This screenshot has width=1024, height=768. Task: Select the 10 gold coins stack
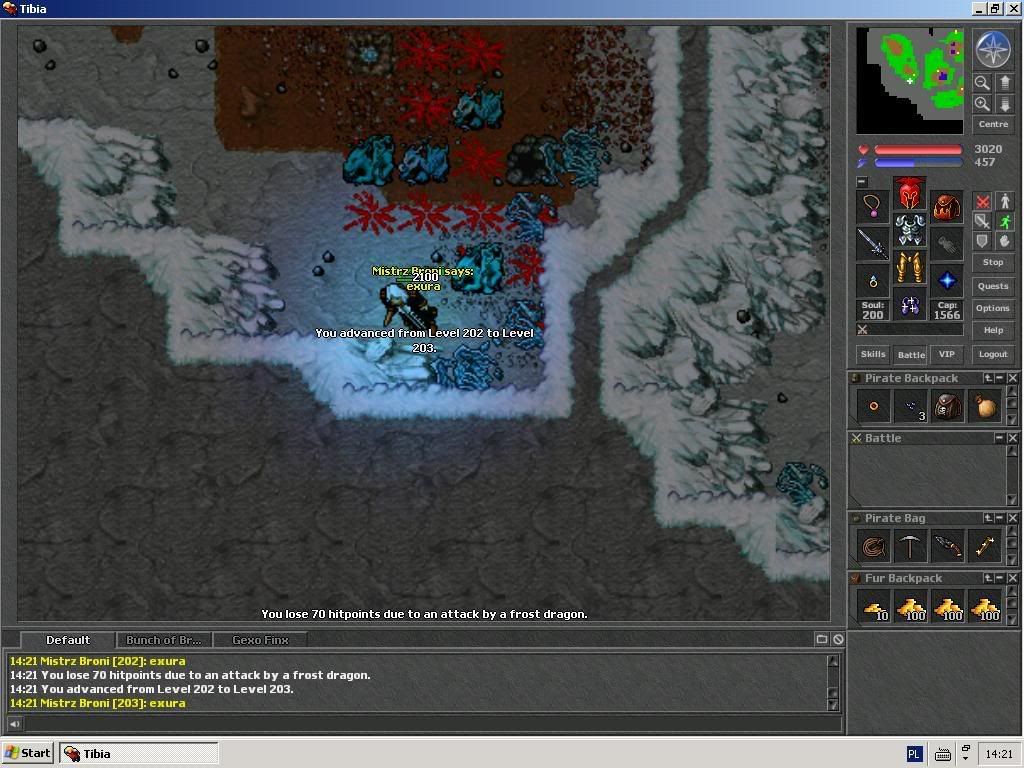click(x=874, y=606)
